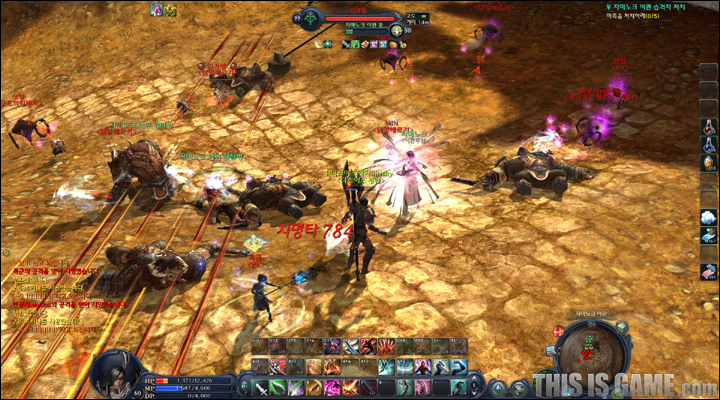Image resolution: width=720 pixels, height=400 pixels.
Task: Click the yellow buff icon at top-left
Action: [x=170, y=10]
